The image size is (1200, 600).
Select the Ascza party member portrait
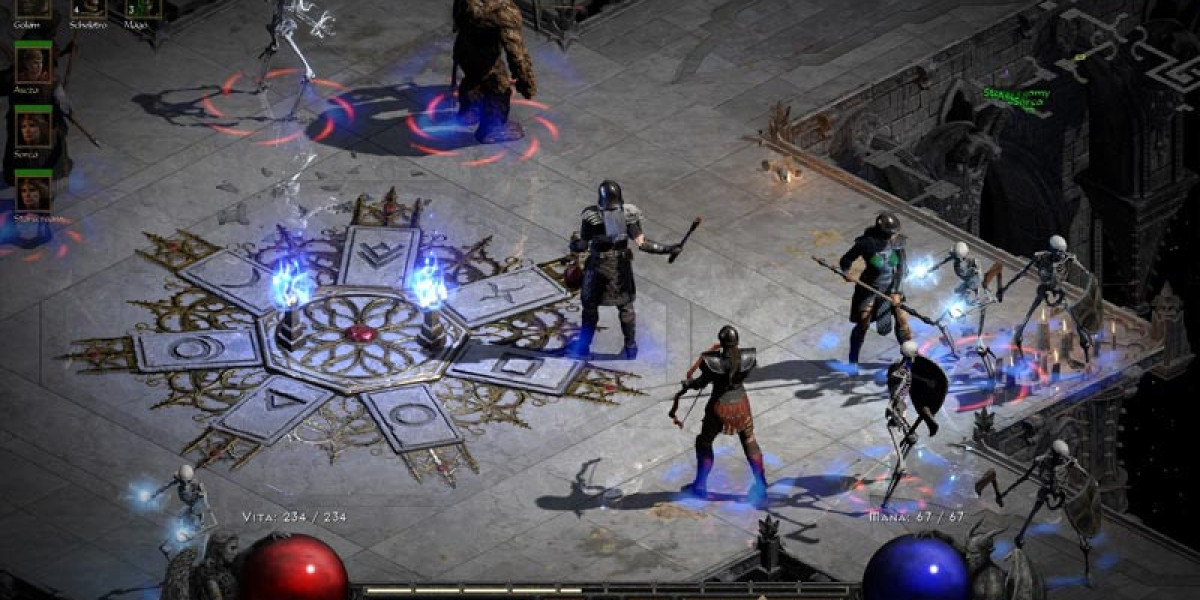33,64
